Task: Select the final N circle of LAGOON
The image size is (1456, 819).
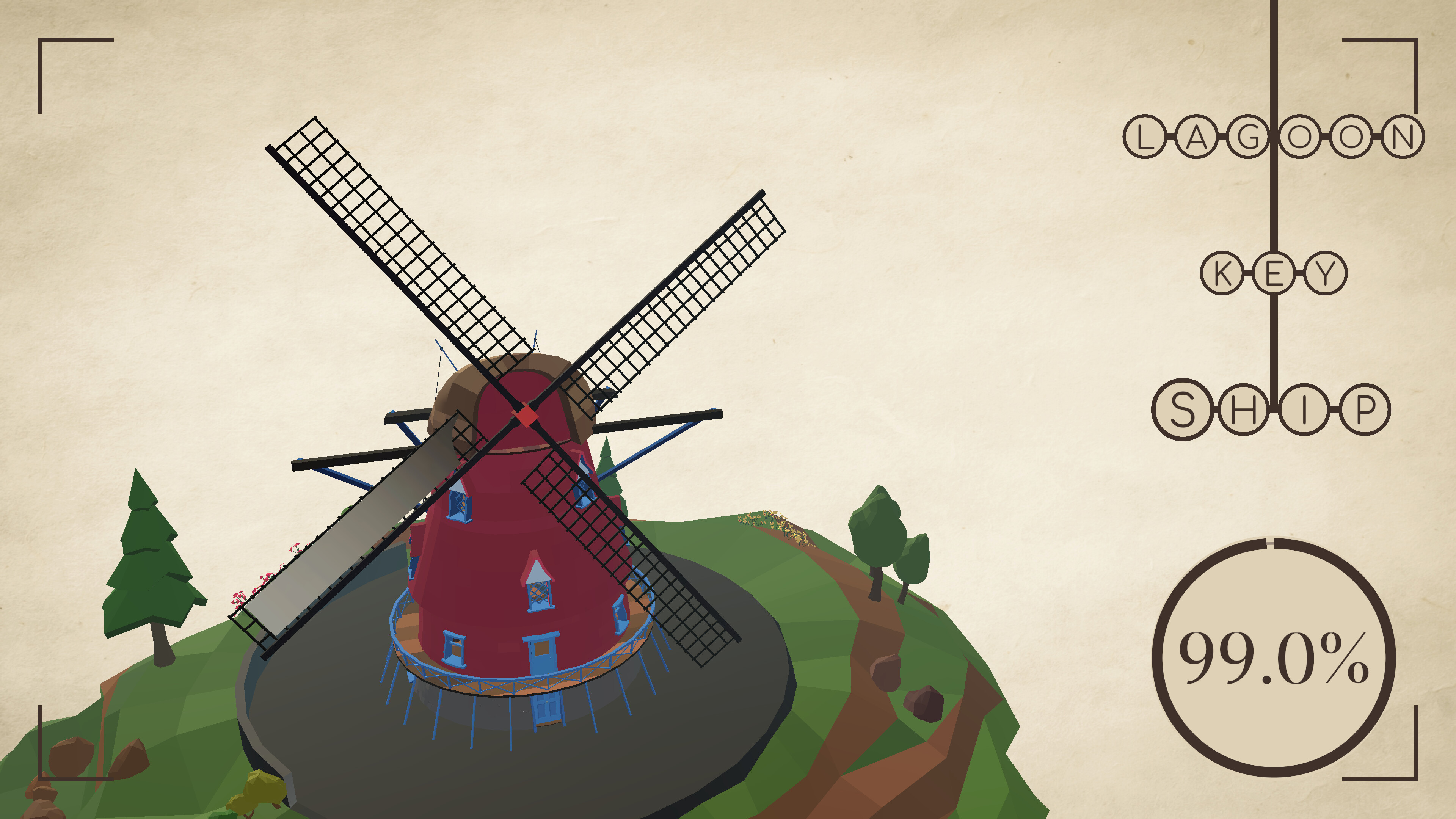Action: coord(1403,137)
